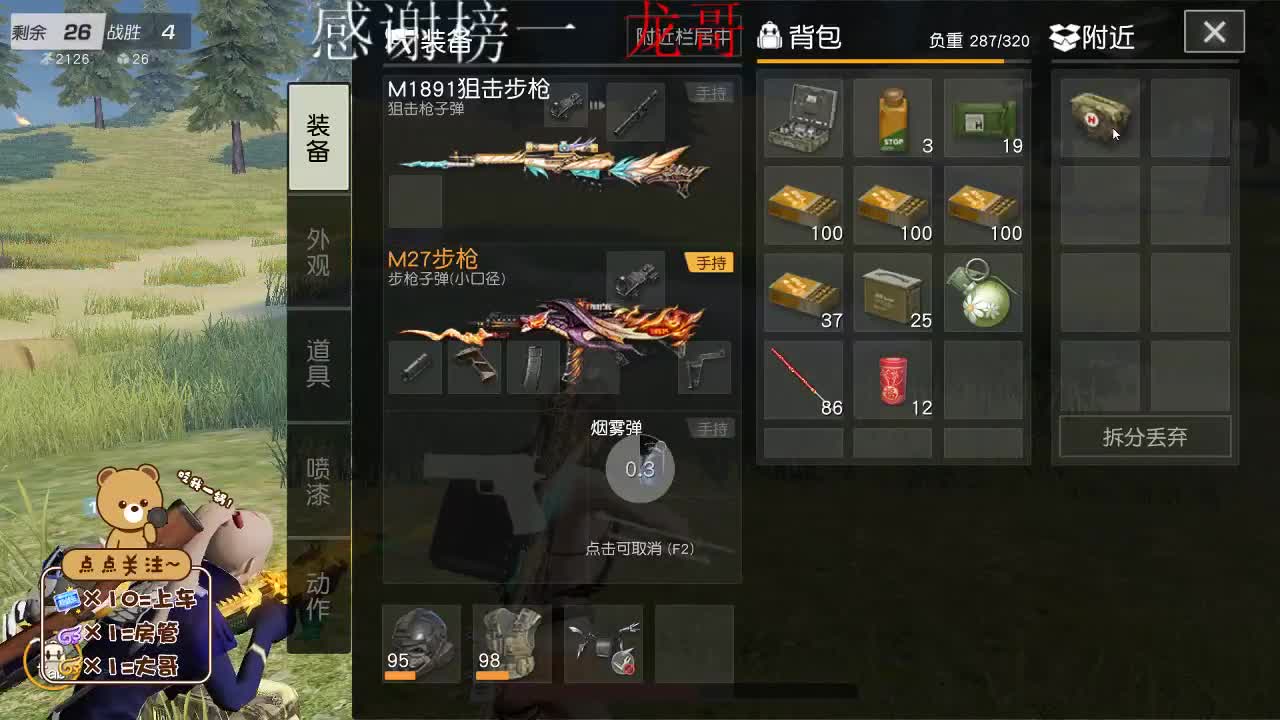
Task: Open the 道具 props tab
Action: pyautogui.click(x=318, y=366)
